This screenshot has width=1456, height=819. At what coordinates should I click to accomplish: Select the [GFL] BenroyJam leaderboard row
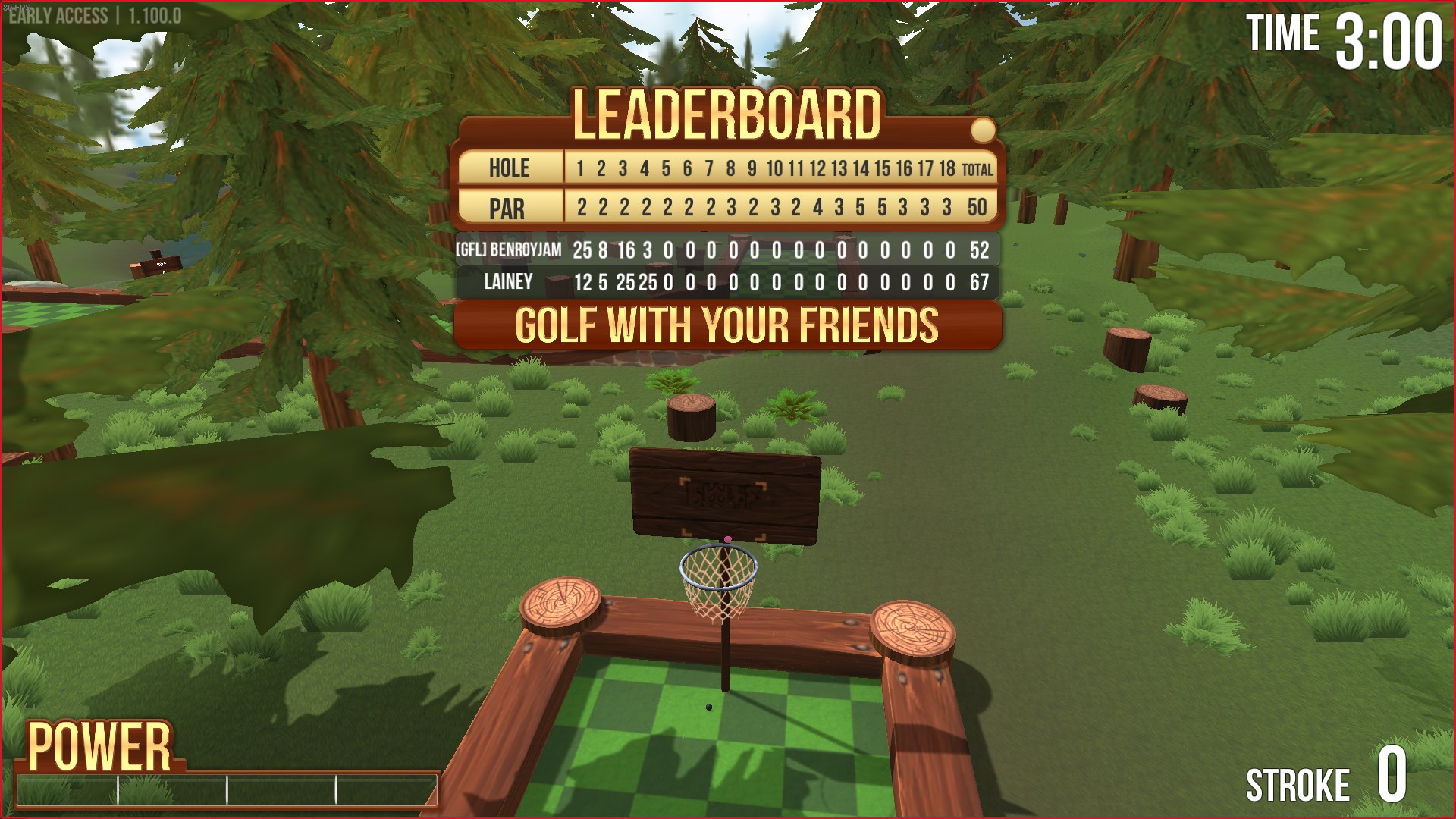click(x=726, y=250)
